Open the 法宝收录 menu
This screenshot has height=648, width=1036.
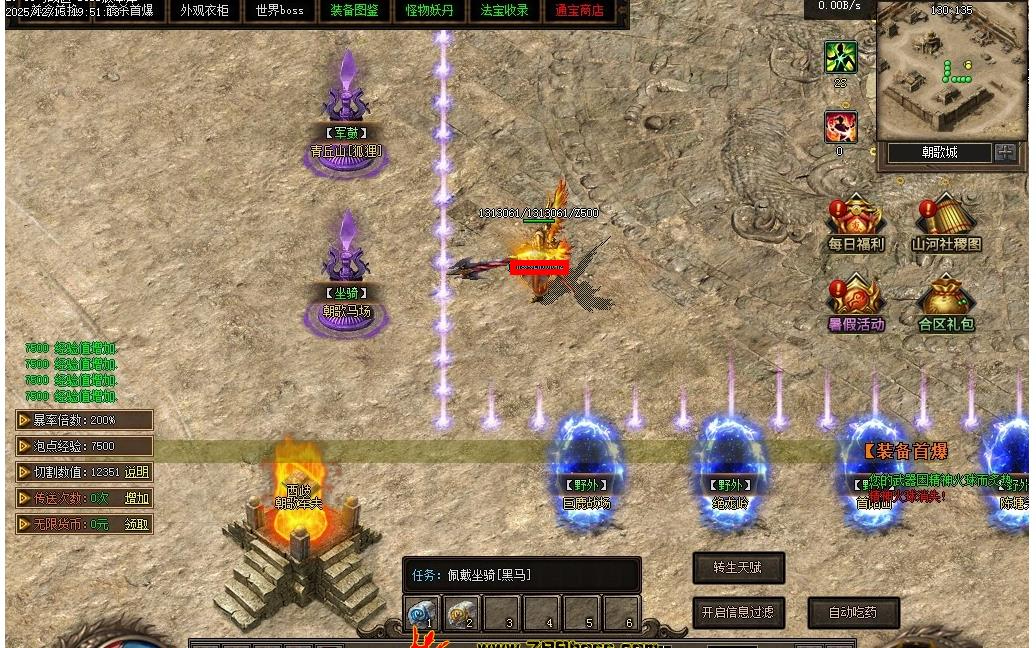(x=504, y=11)
